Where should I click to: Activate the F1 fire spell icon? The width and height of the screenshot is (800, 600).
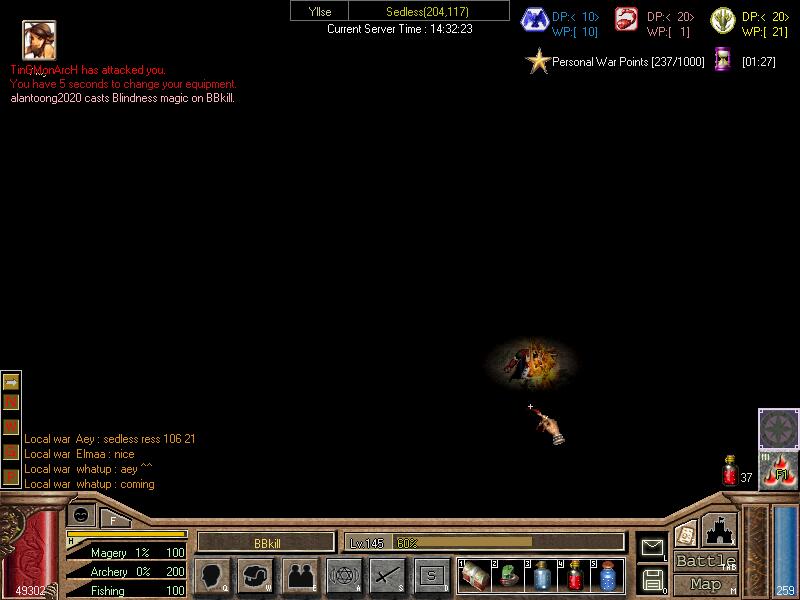coord(778,471)
